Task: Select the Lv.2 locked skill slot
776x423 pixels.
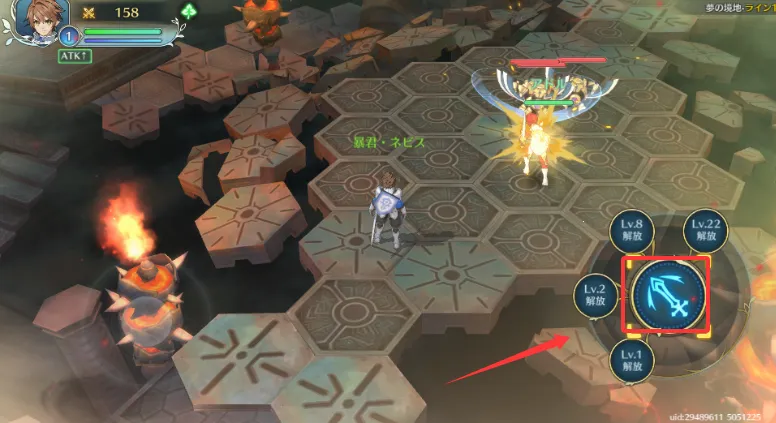Action: tap(596, 294)
